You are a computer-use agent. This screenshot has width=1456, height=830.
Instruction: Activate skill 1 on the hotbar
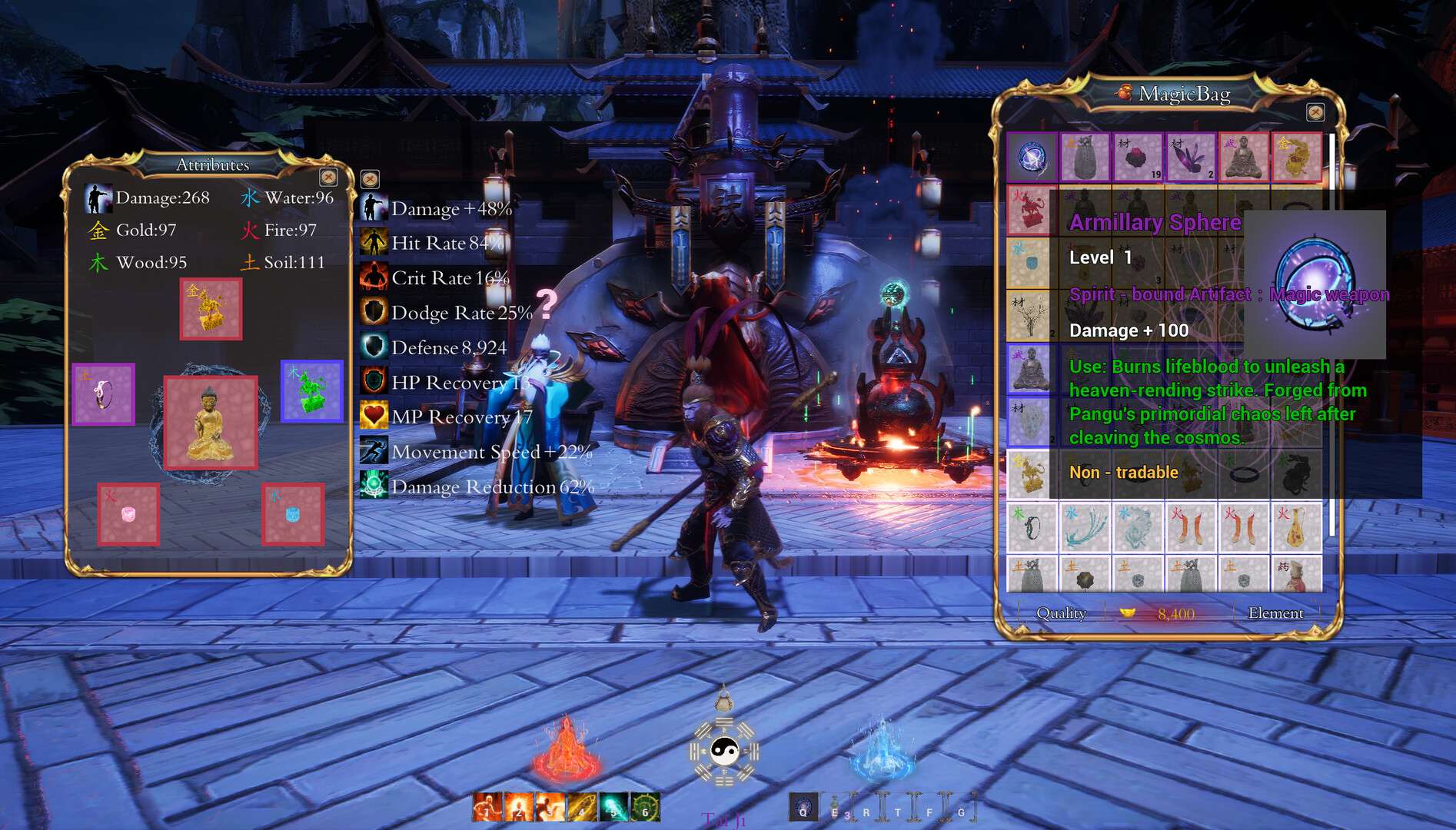(x=487, y=808)
